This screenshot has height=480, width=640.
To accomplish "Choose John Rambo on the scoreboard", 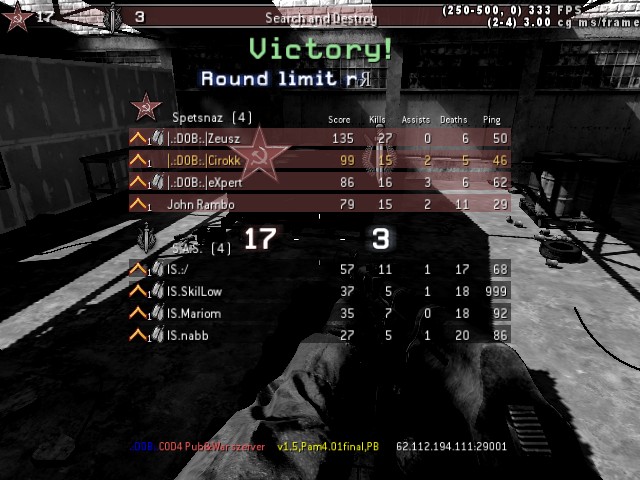I will pyautogui.click(x=319, y=204).
